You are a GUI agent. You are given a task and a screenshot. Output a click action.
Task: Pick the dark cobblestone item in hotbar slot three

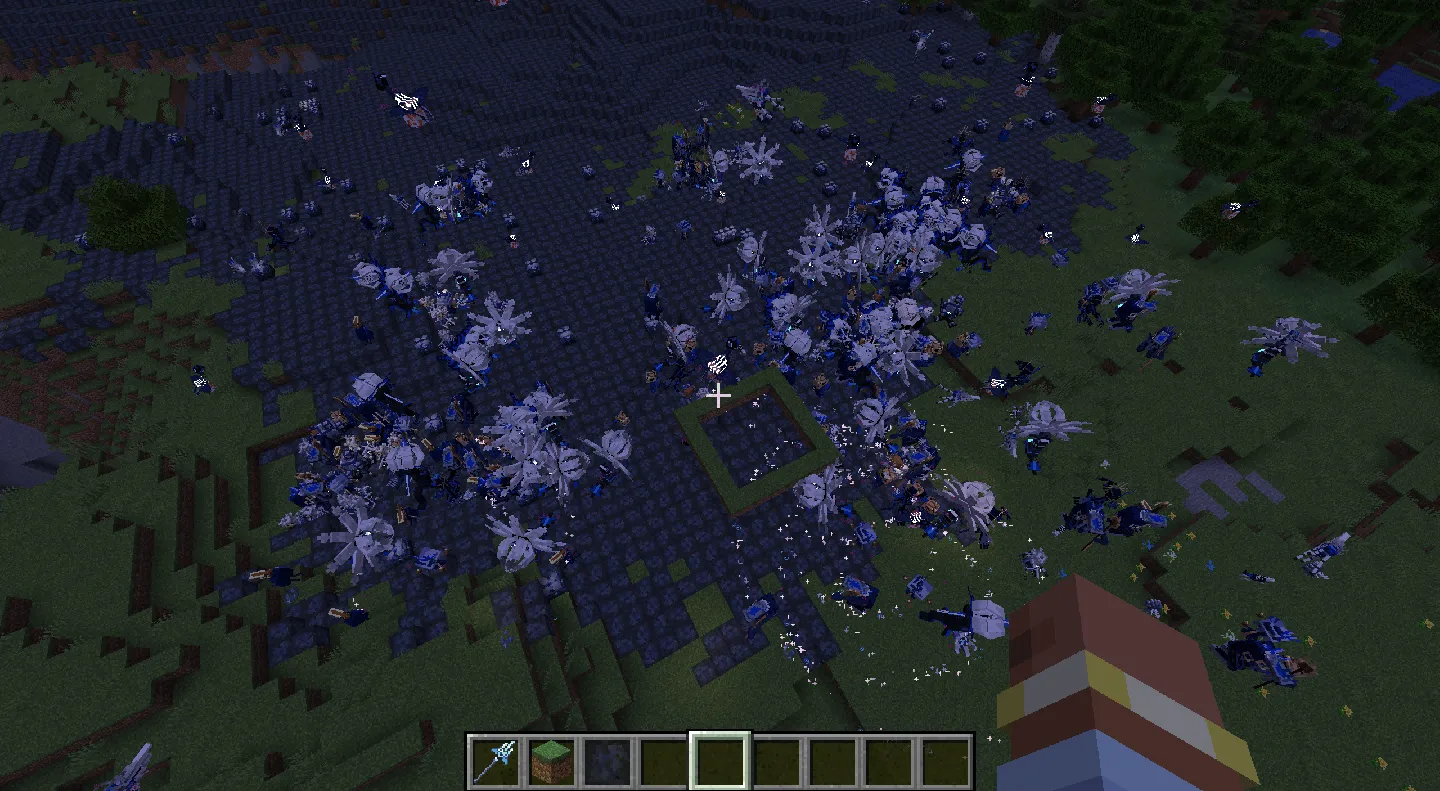coord(608,760)
